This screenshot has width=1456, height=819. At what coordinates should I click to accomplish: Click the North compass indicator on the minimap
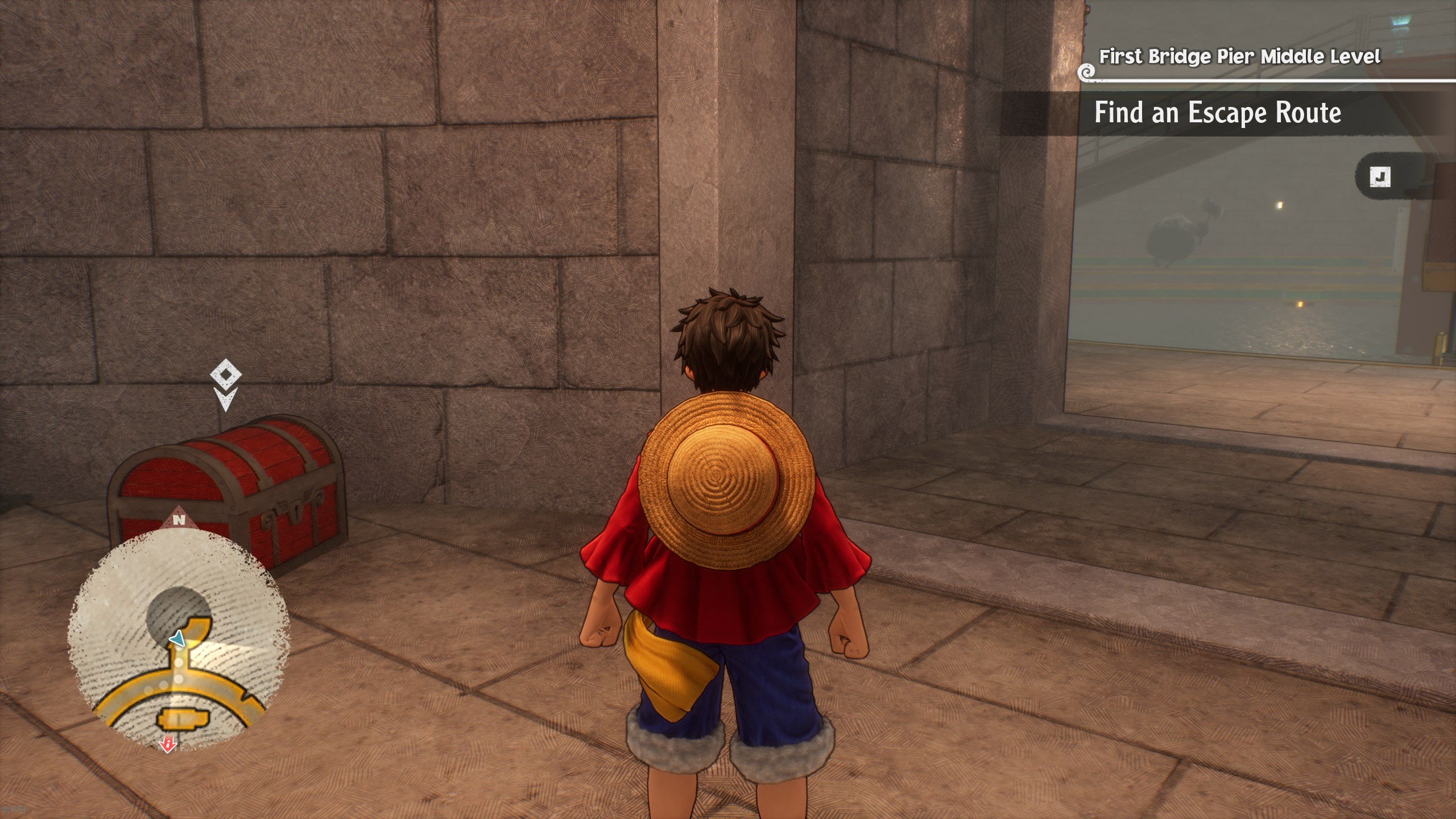click(x=179, y=519)
